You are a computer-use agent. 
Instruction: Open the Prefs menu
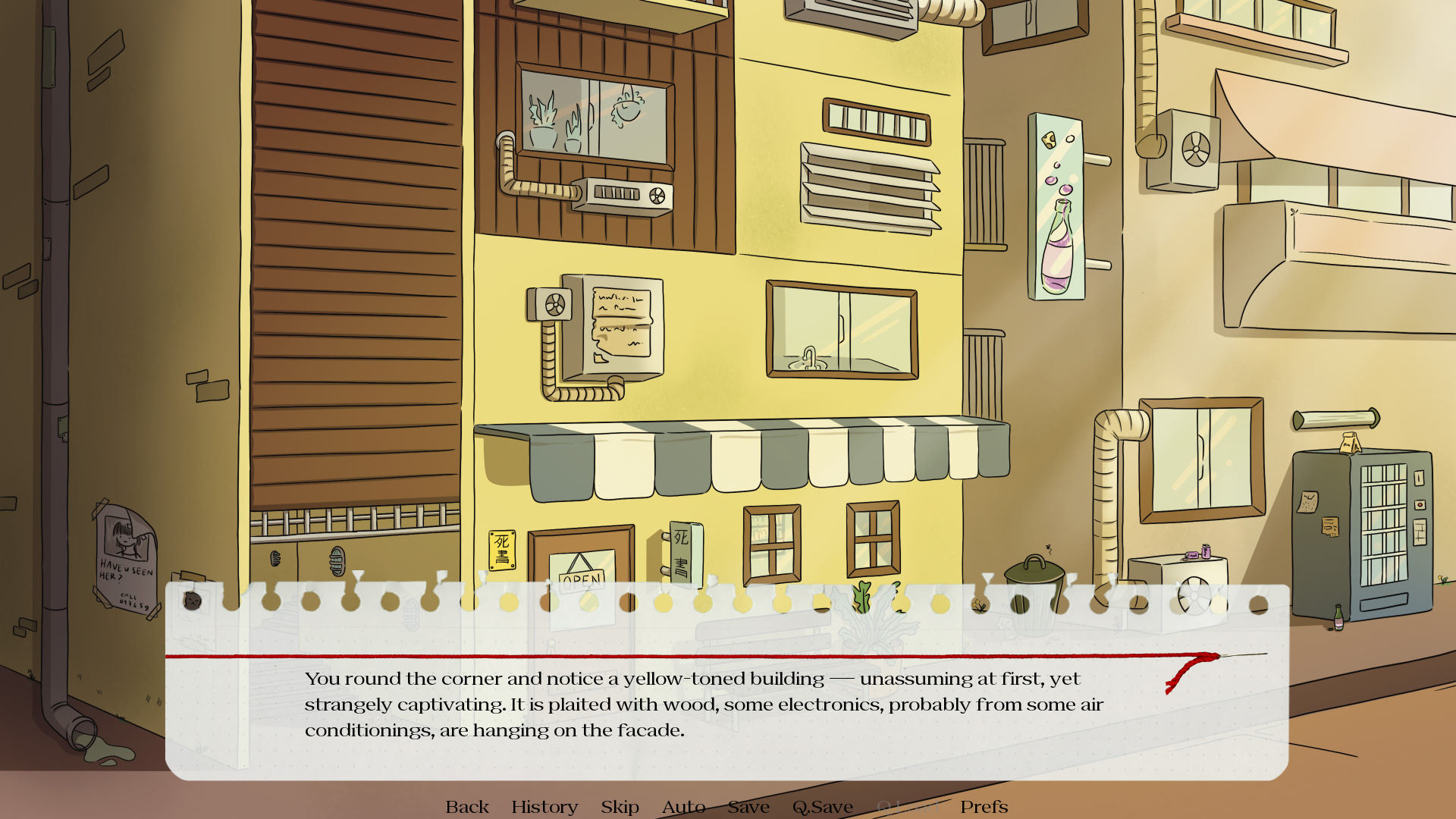pos(984,807)
